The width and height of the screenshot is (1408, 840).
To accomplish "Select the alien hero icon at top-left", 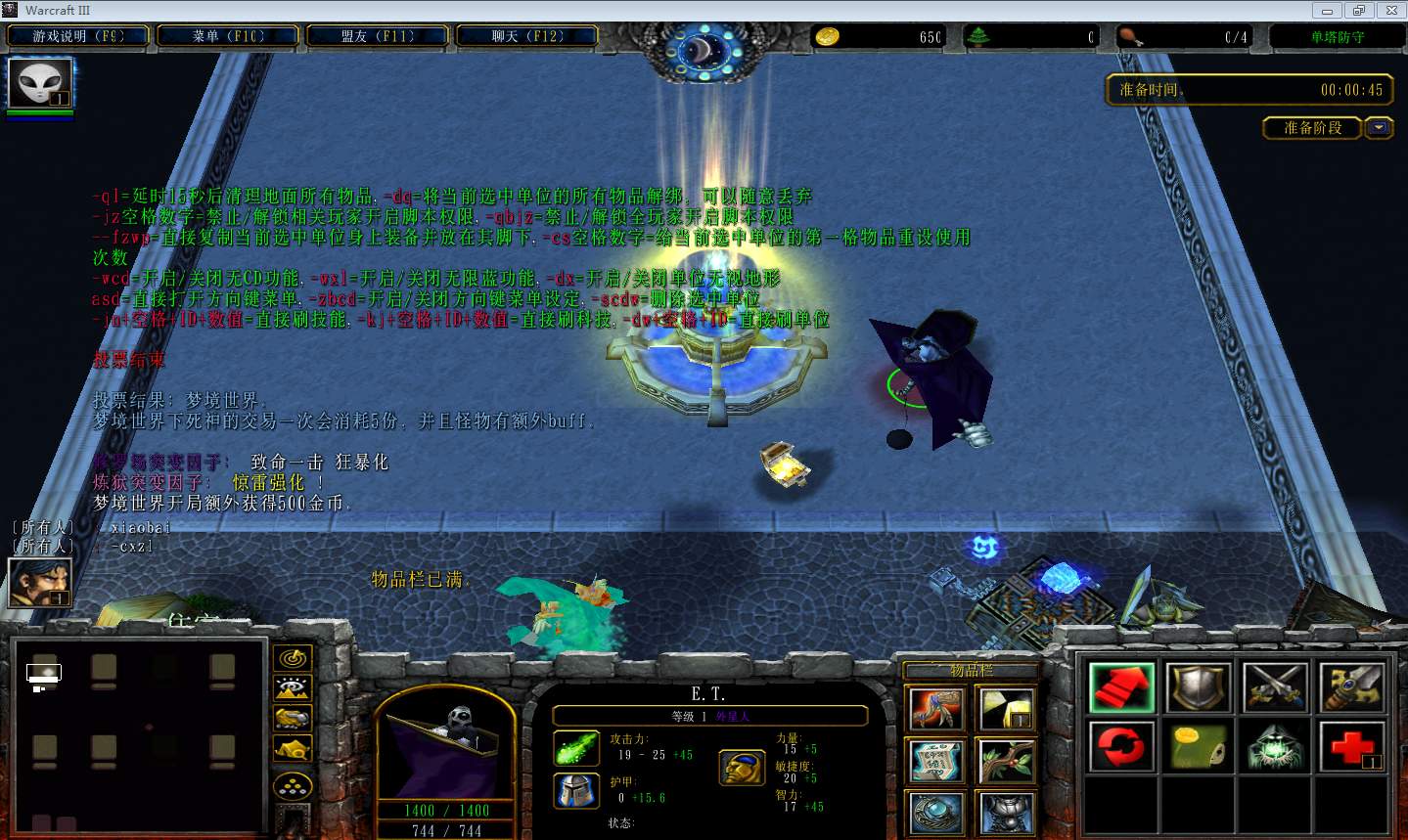I will [x=40, y=84].
